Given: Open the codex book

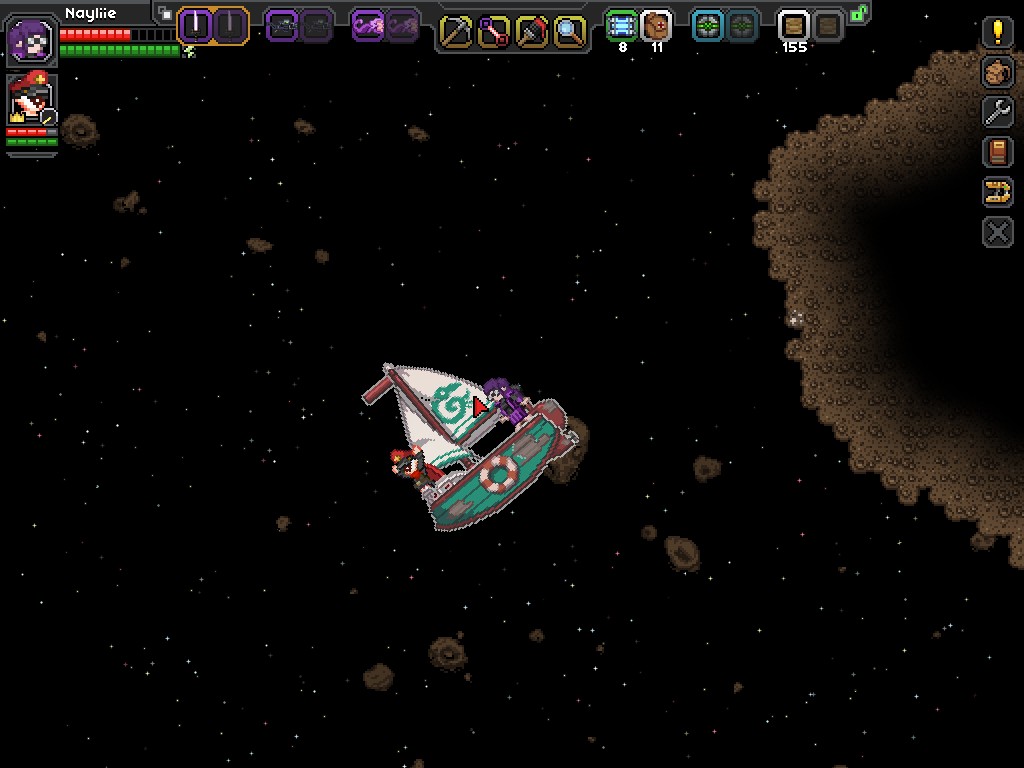Looking at the screenshot, I should [x=997, y=152].
